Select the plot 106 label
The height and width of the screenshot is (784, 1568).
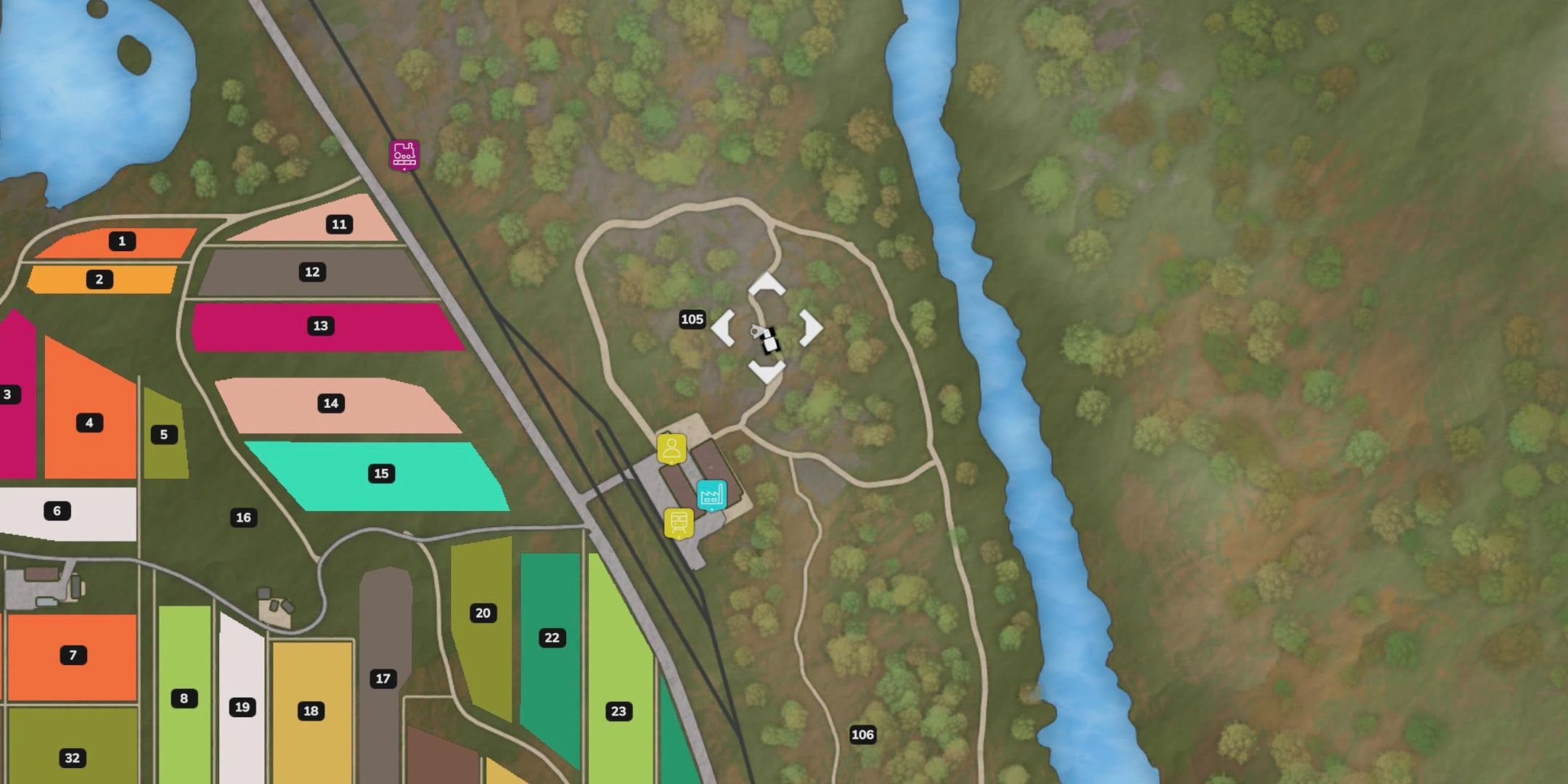click(x=862, y=735)
